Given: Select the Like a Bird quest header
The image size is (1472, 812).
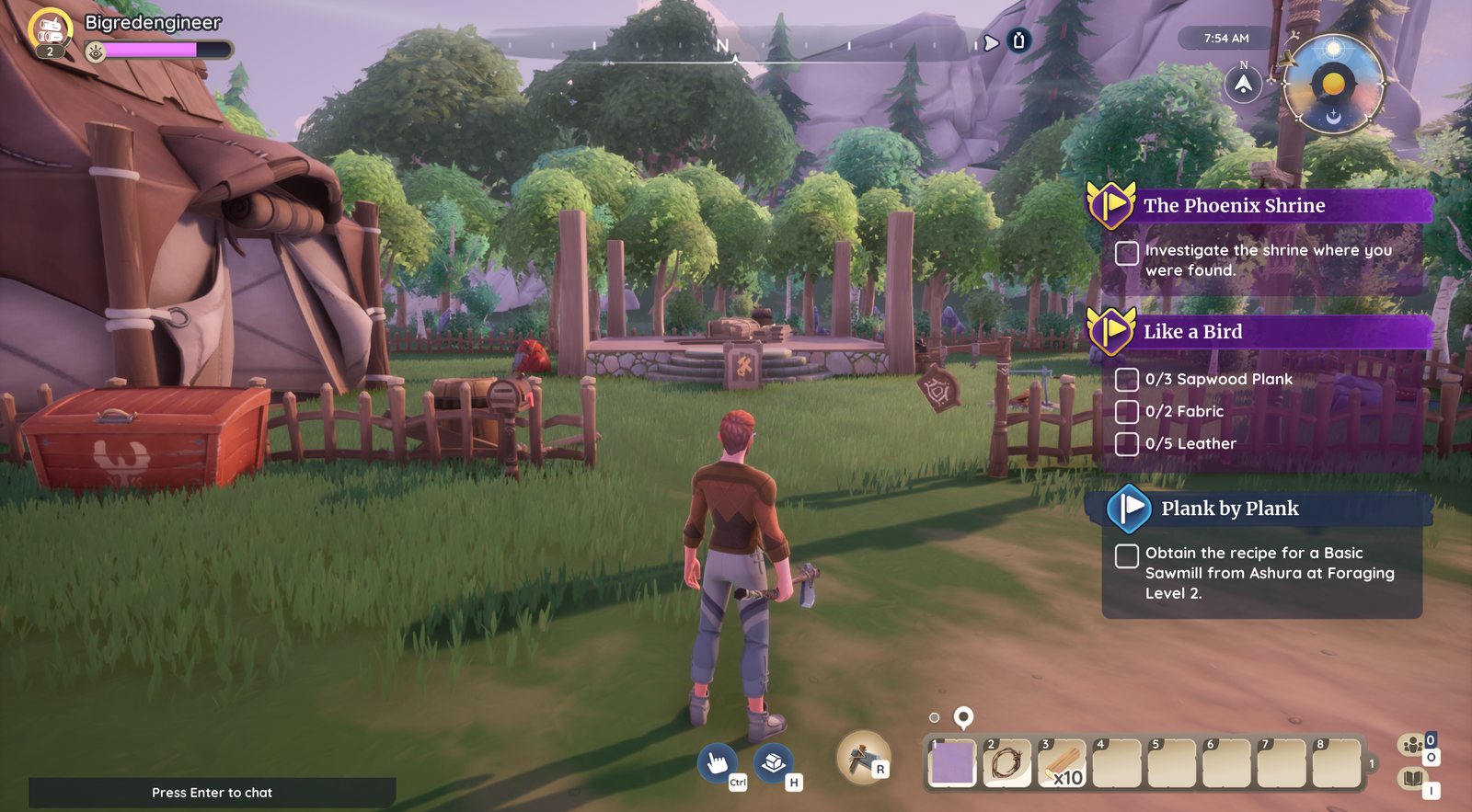Looking at the screenshot, I should [1192, 332].
